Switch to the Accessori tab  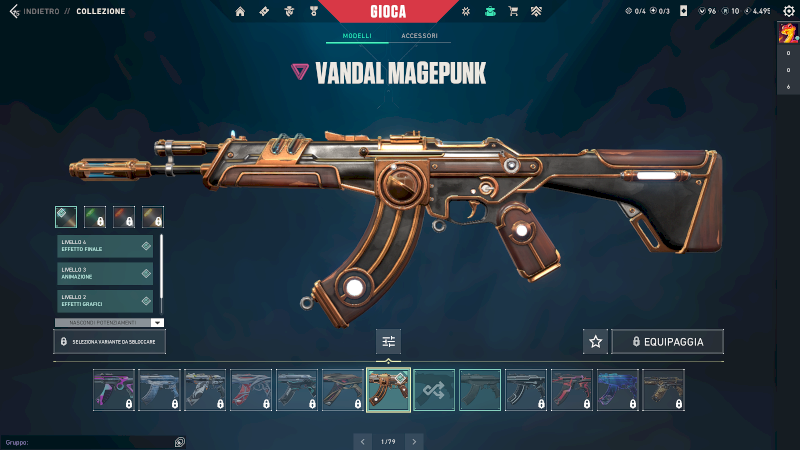point(419,36)
